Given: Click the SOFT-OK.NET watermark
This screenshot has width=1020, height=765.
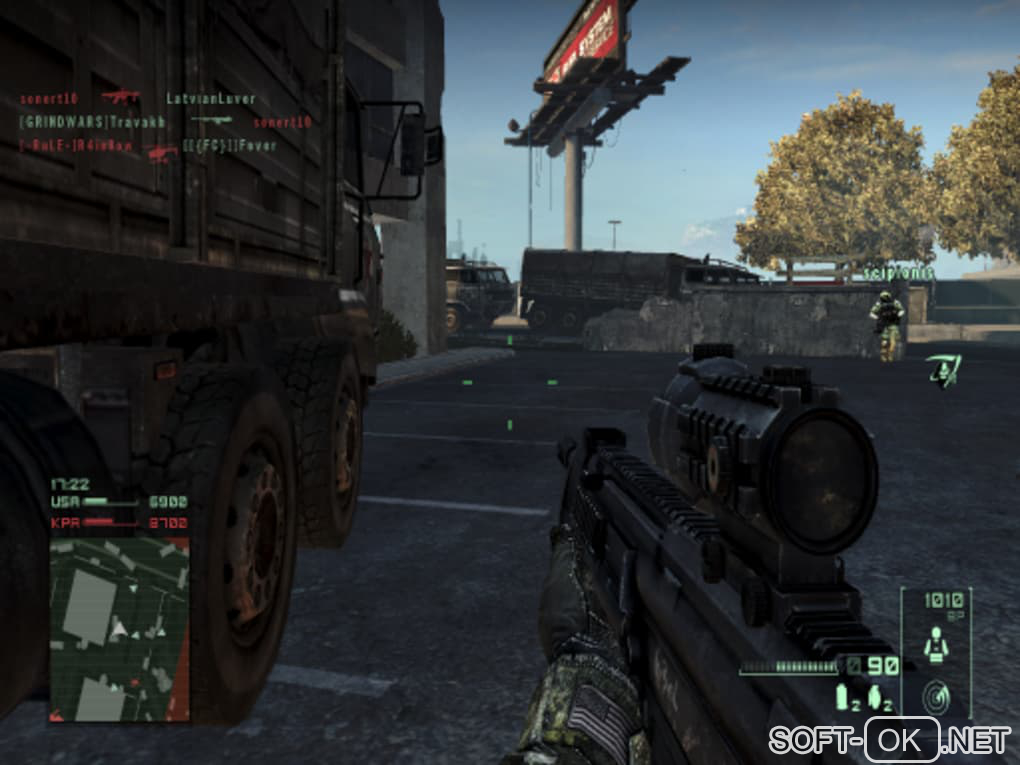Looking at the screenshot, I should coord(889,741).
